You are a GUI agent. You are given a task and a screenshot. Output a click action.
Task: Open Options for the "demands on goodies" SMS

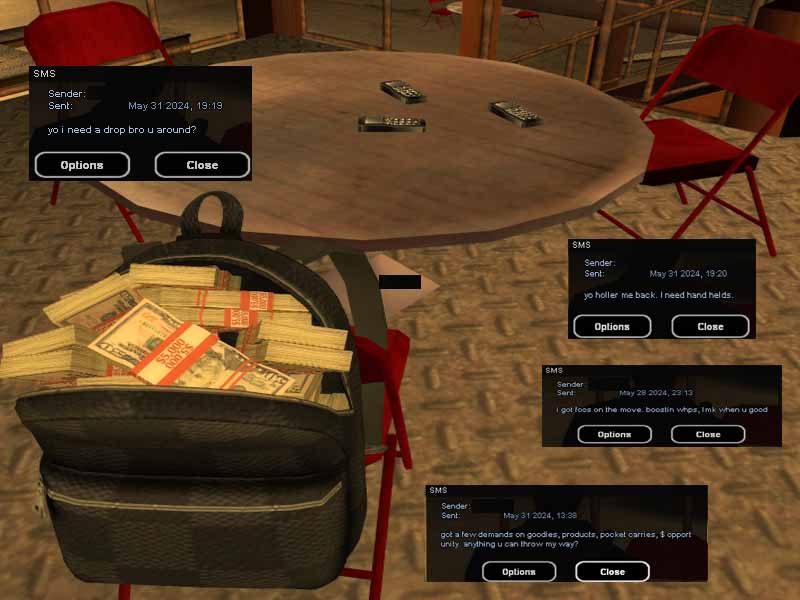coord(518,572)
